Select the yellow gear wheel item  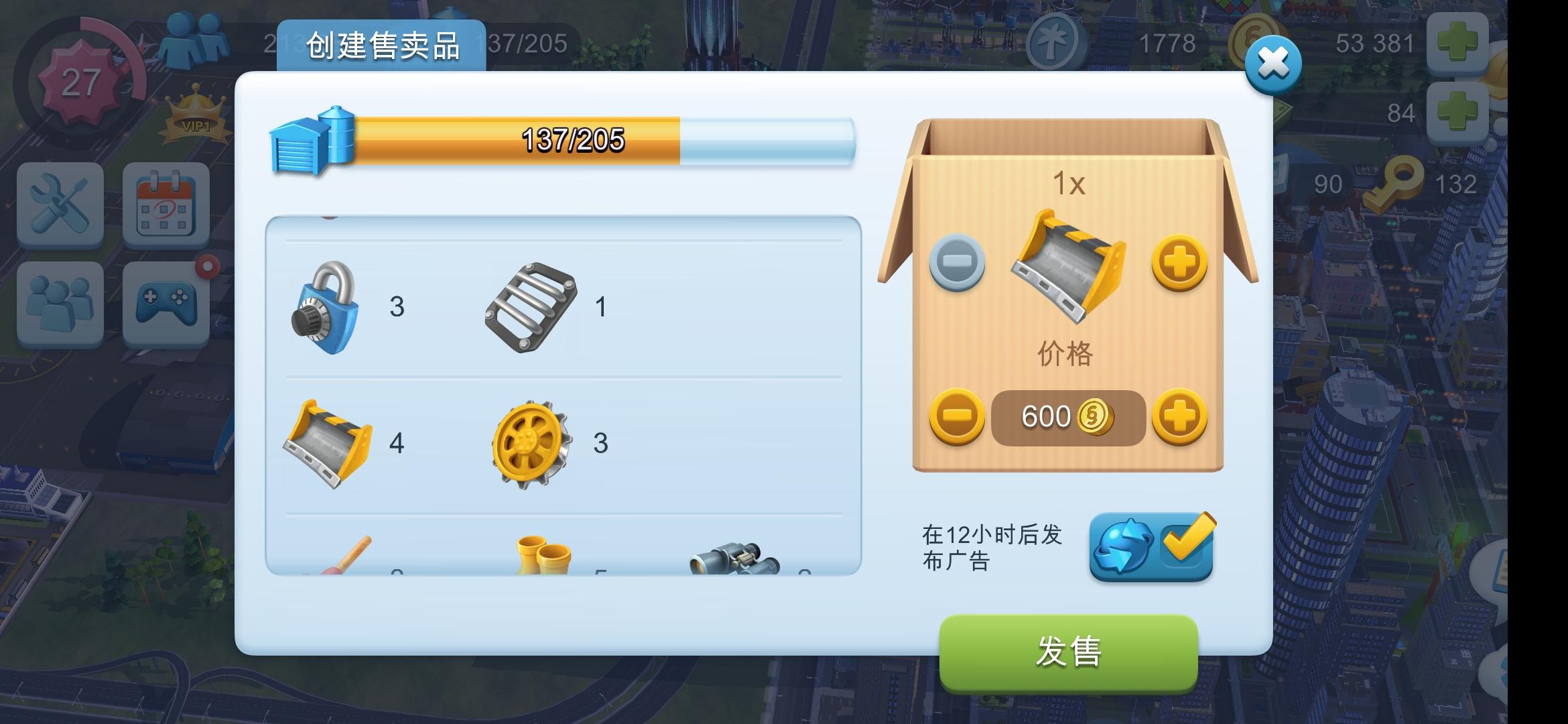[x=531, y=442]
